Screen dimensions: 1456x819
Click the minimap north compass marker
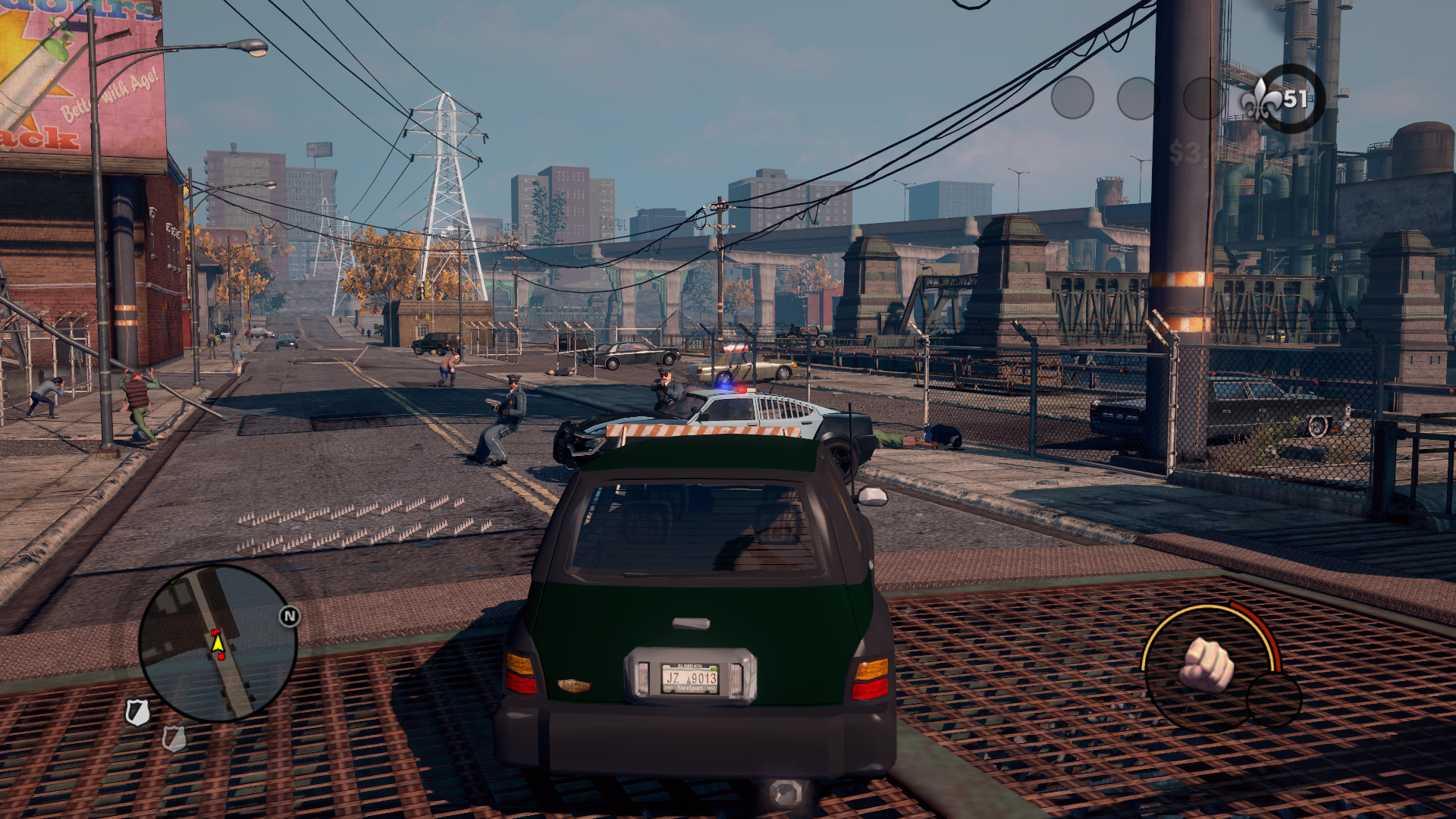pyautogui.click(x=289, y=617)
